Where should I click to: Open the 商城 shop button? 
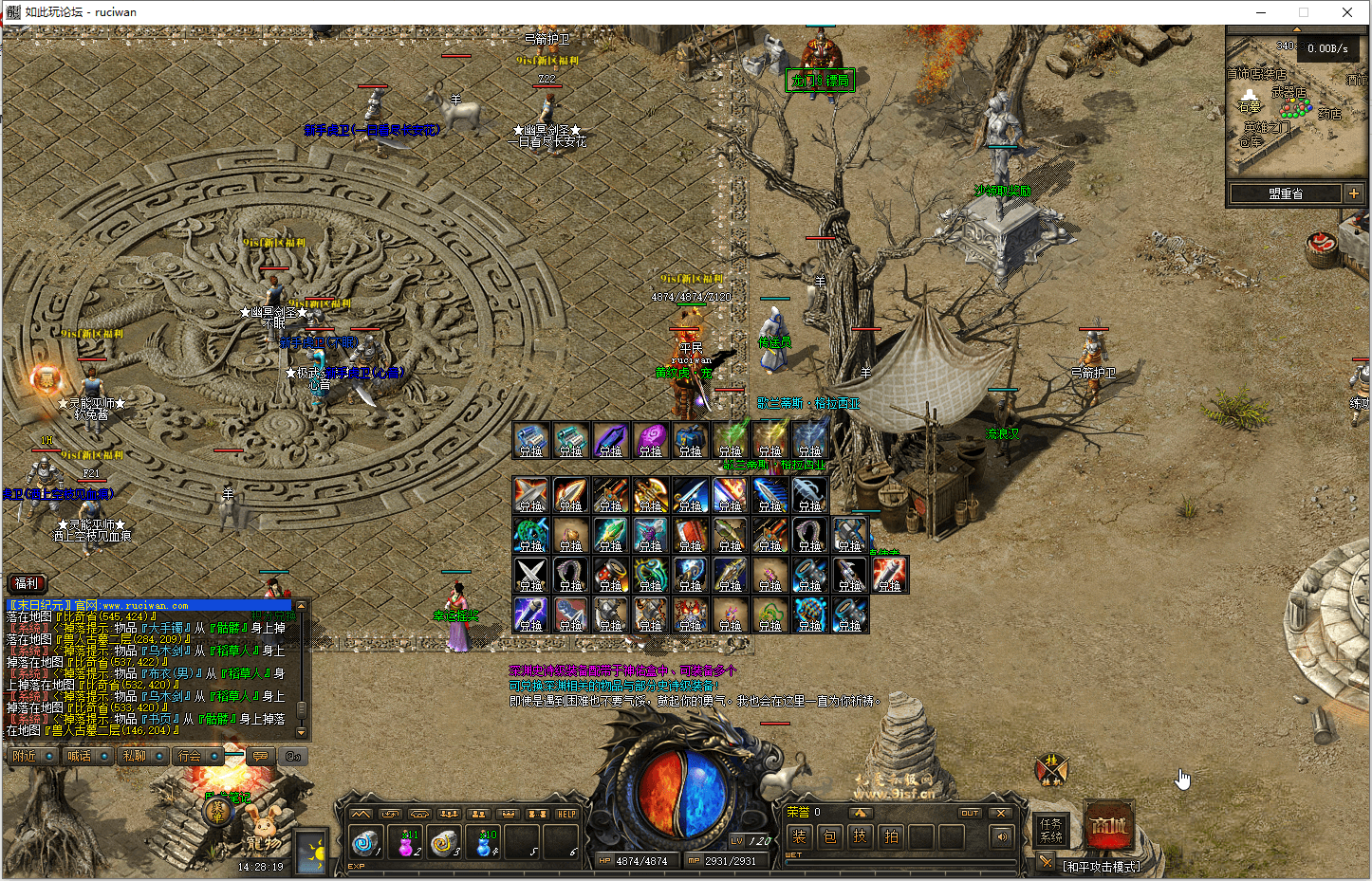(1109, 827)
